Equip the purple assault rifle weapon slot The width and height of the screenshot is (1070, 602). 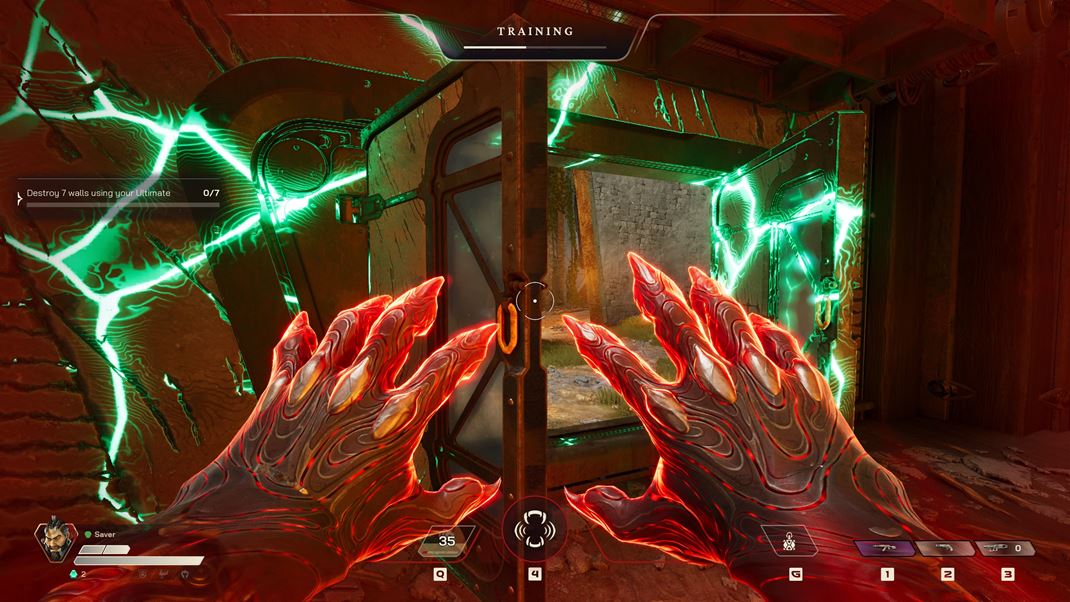point(885,548)
